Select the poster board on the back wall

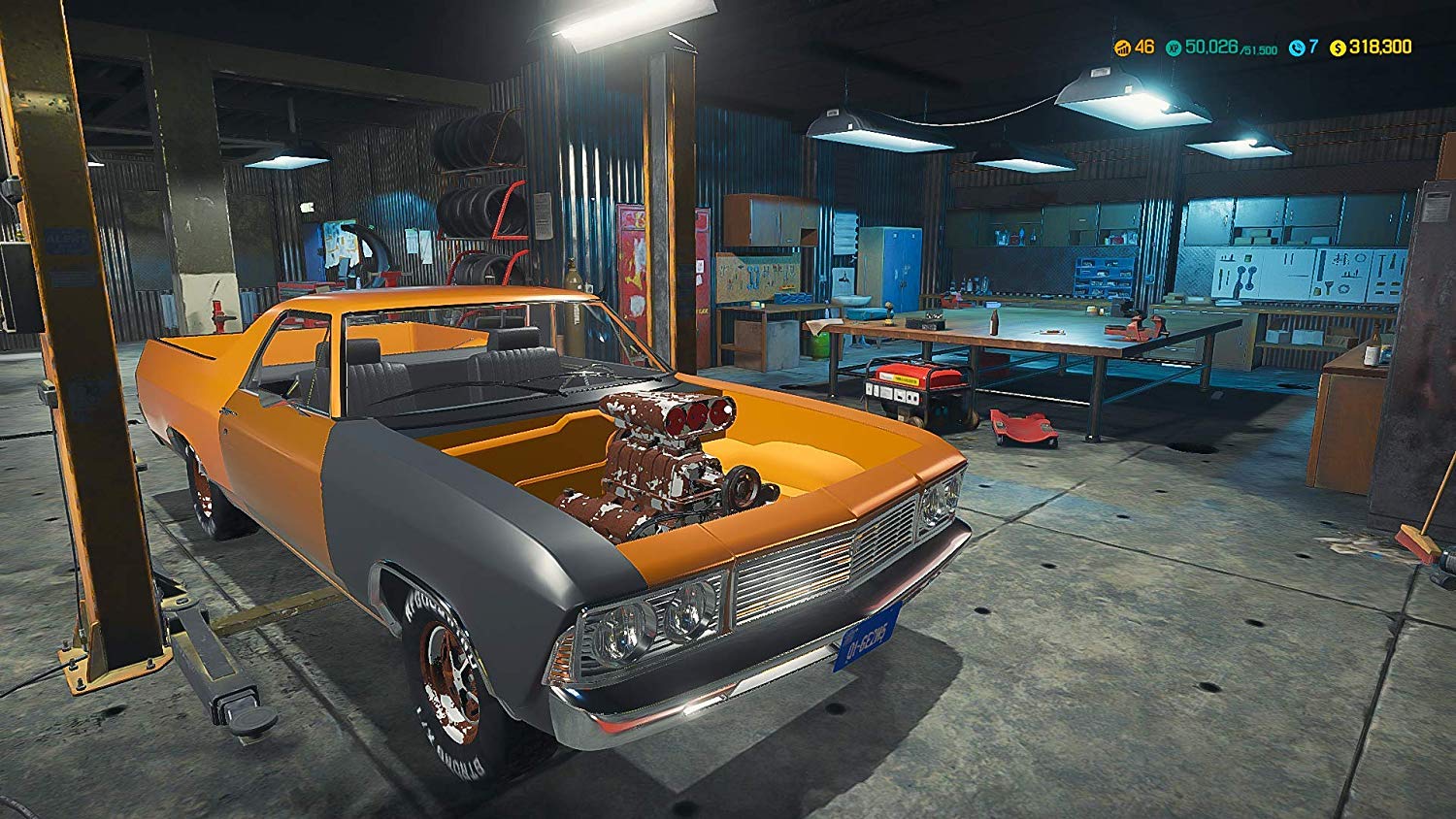(342, 241)
